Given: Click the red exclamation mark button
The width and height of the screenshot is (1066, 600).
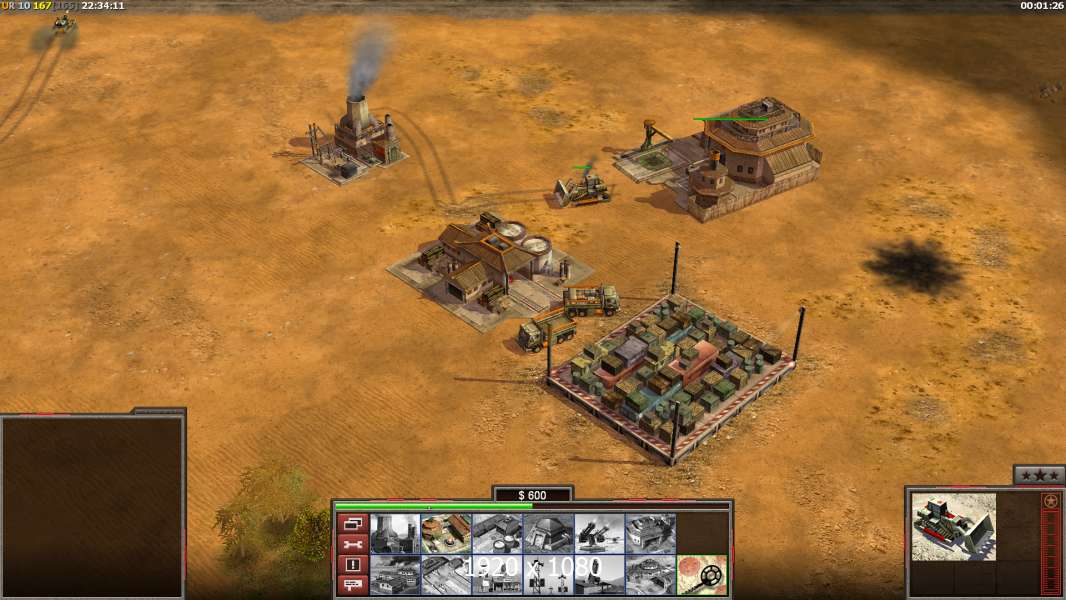Looking at the screenshot, I should (x=351, y=565).
